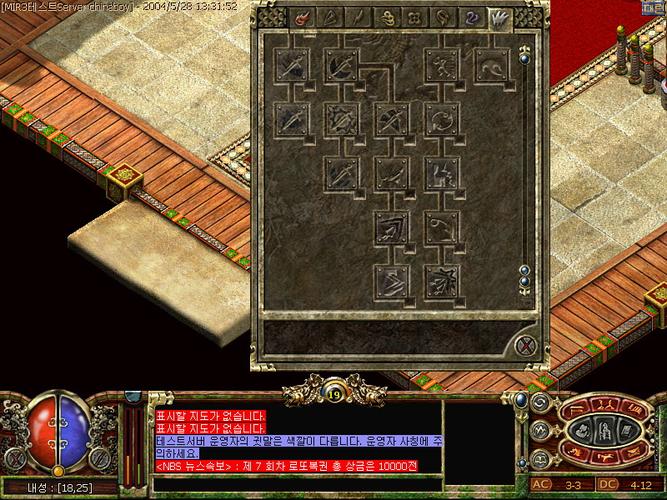Select the white claw hand skill tab
Viewport: 667px width, 500px height.
pos(497,17)
